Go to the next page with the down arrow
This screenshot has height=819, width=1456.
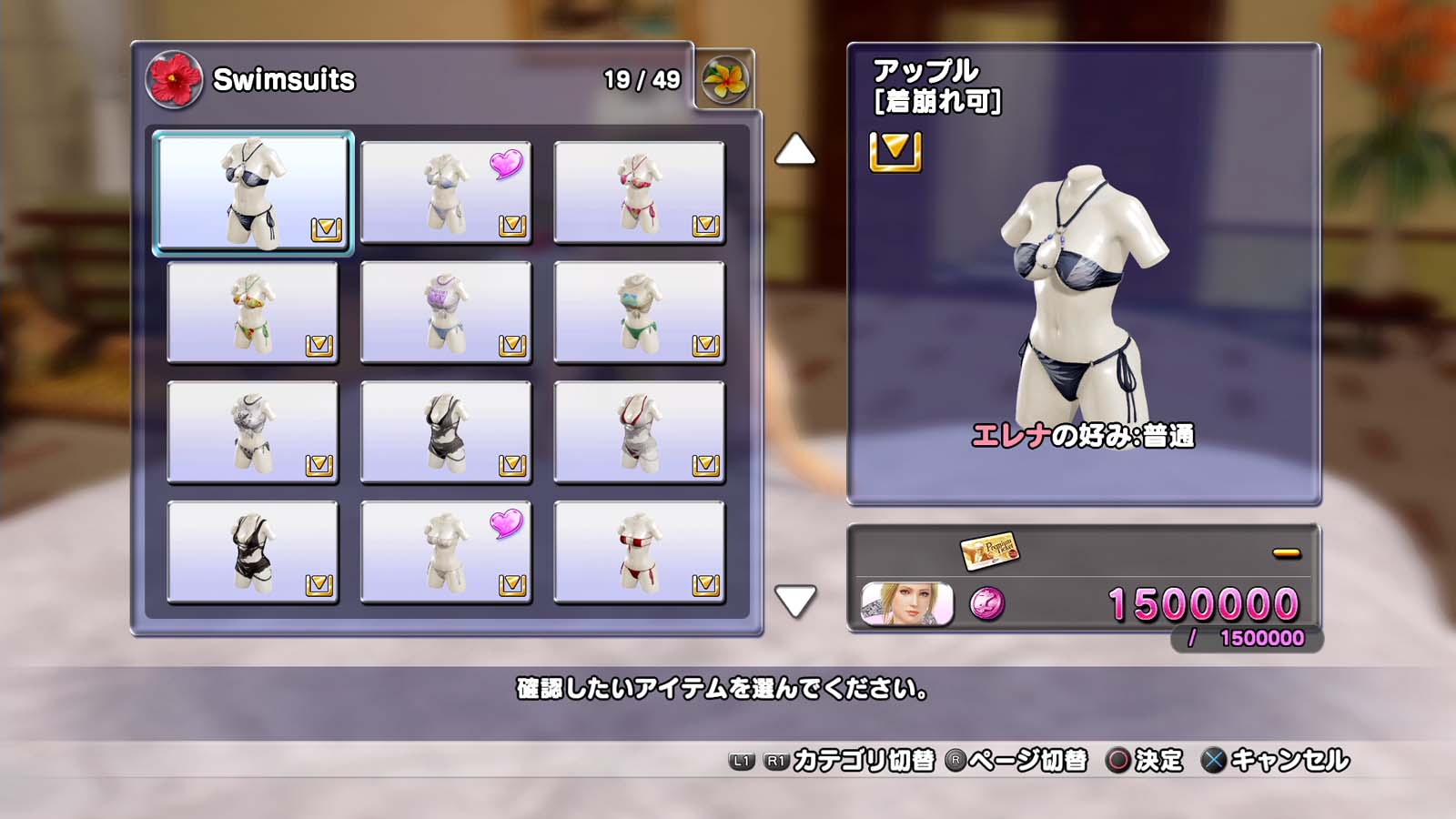pos(794,601)
